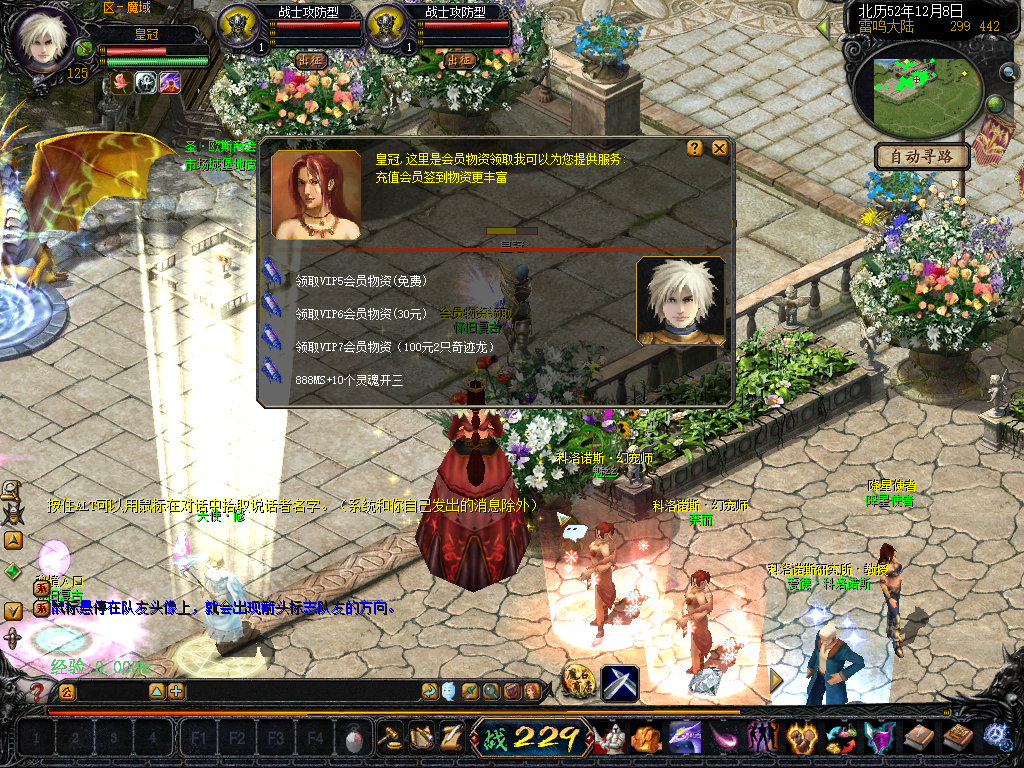Select the VIP6 supply option (30元)
This screenshot has width=1024, height=768.
tap(360, 313)
